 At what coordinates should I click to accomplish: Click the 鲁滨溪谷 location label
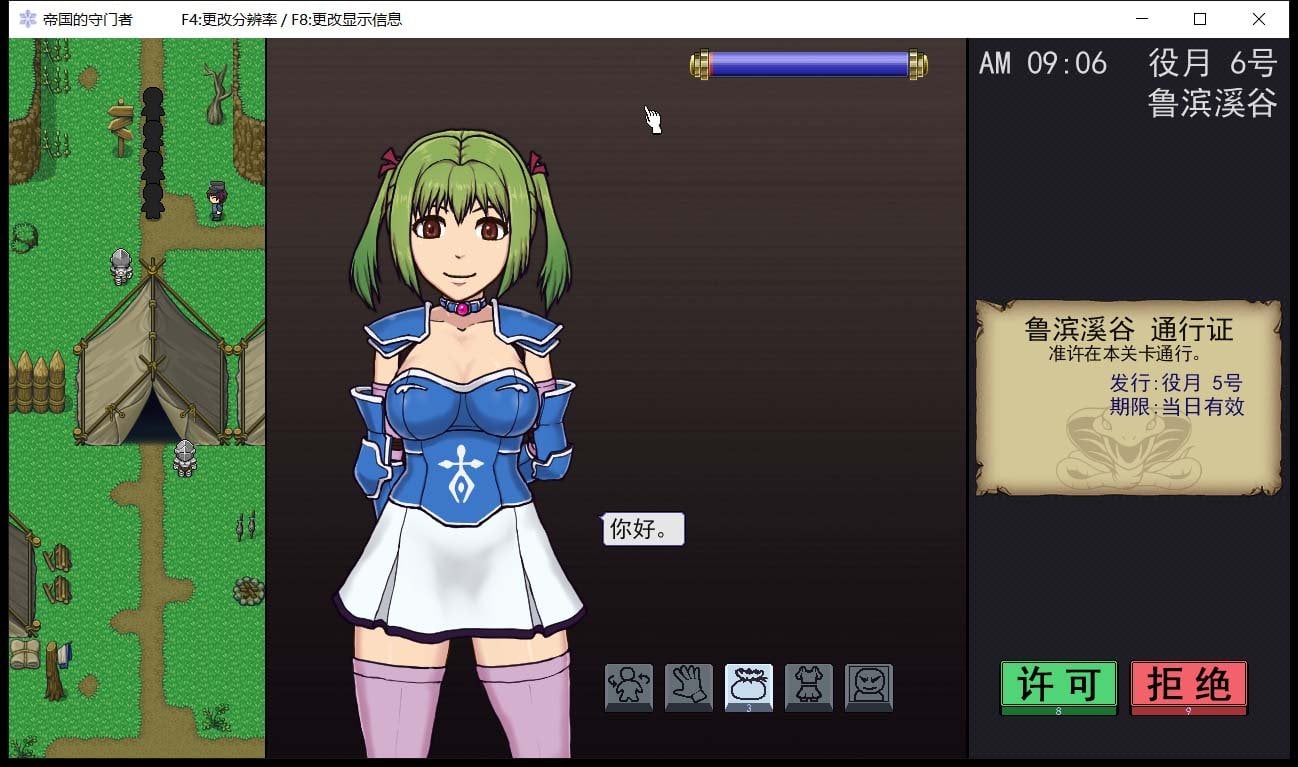(1213, 104)
